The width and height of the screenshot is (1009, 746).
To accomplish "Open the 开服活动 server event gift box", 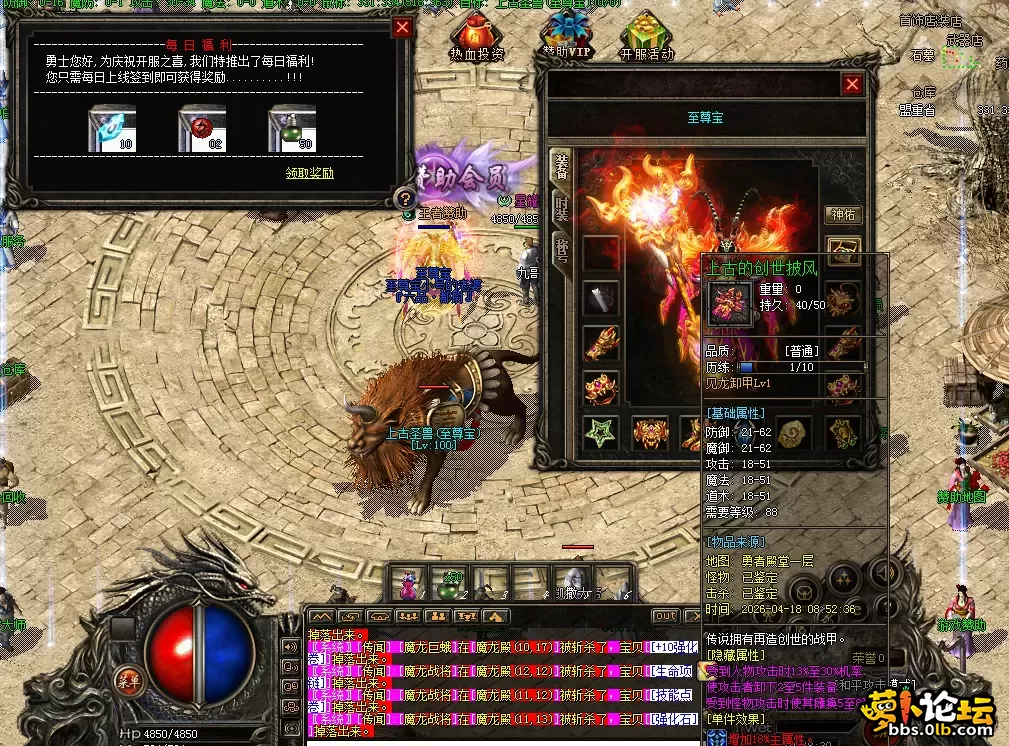I will tap(647, 38).
